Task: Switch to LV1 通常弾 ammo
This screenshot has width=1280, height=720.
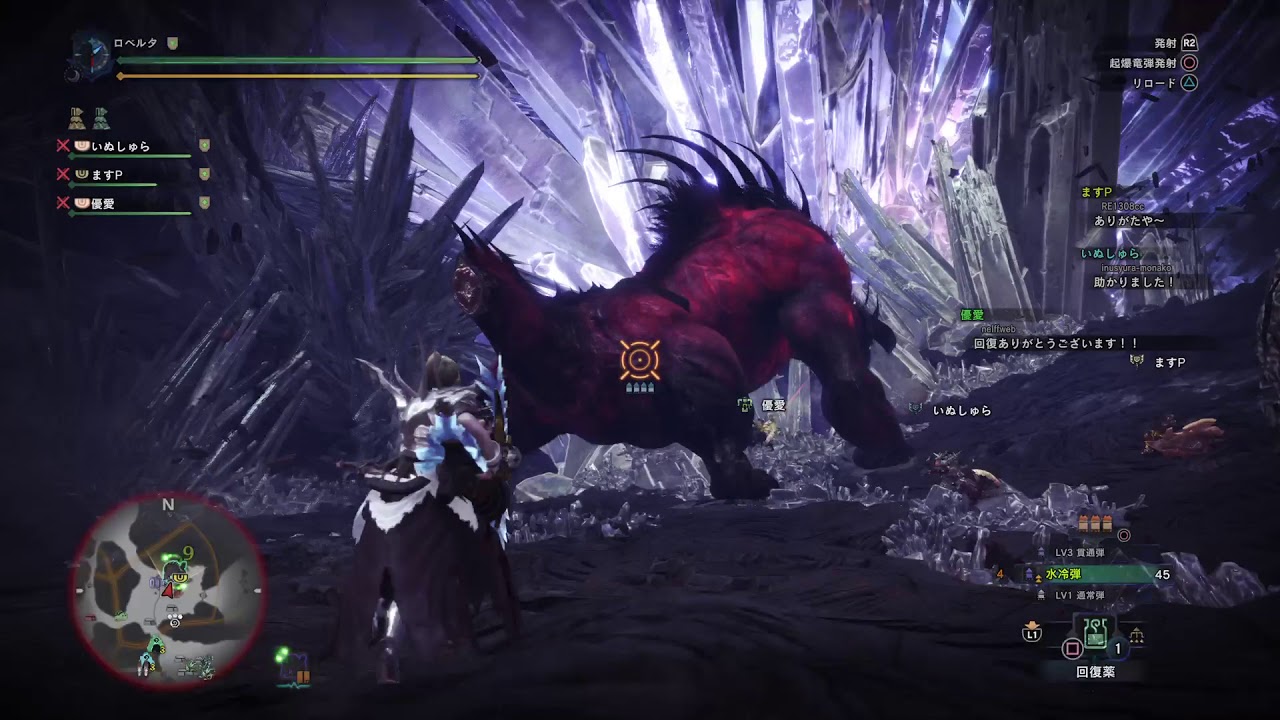Action: click(x=1080, y=595)
